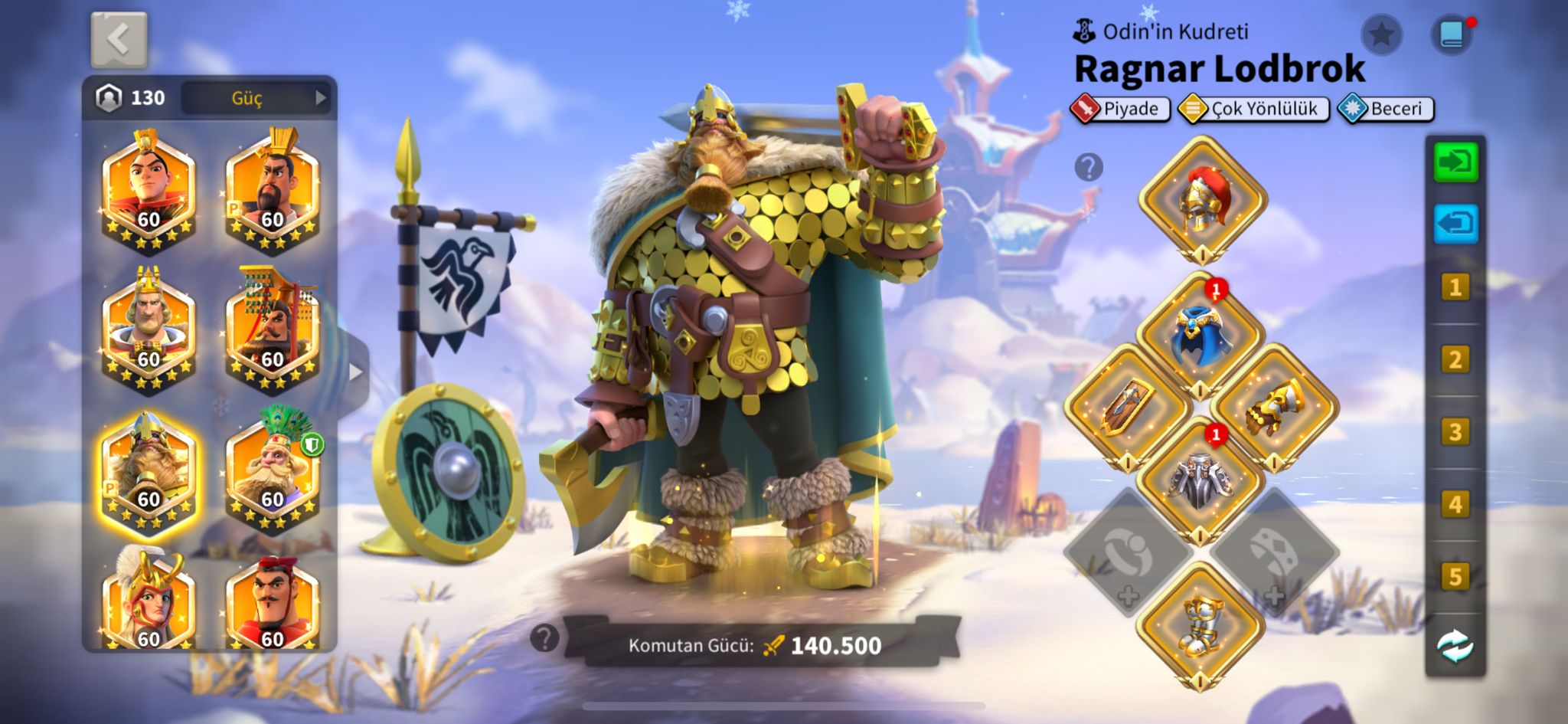Click the swap arrows refresh button
The image size is (1568, 724).
click(1455, 646)
